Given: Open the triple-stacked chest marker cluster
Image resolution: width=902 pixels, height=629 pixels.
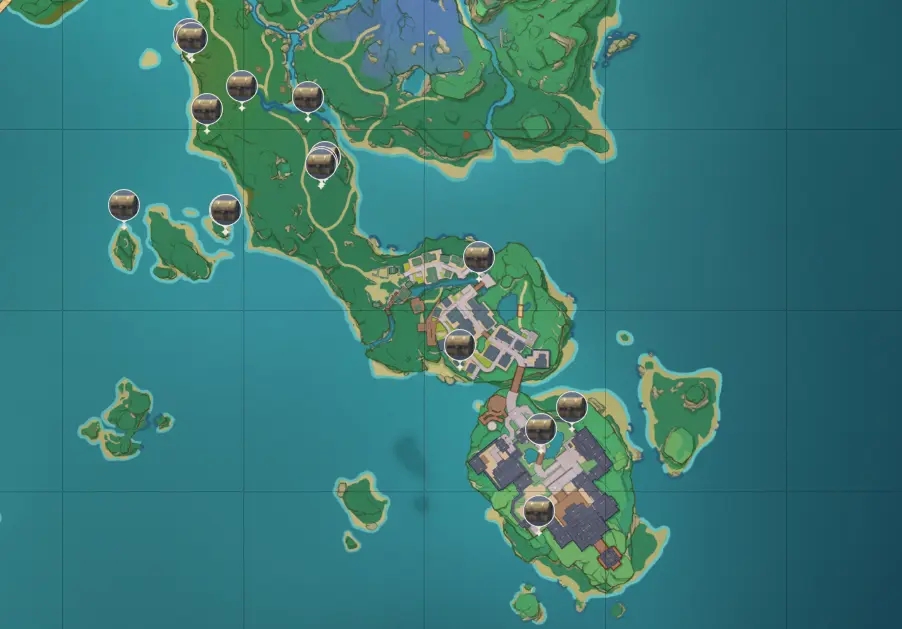Looking at the screenshot, I should (x=321, y=162).
